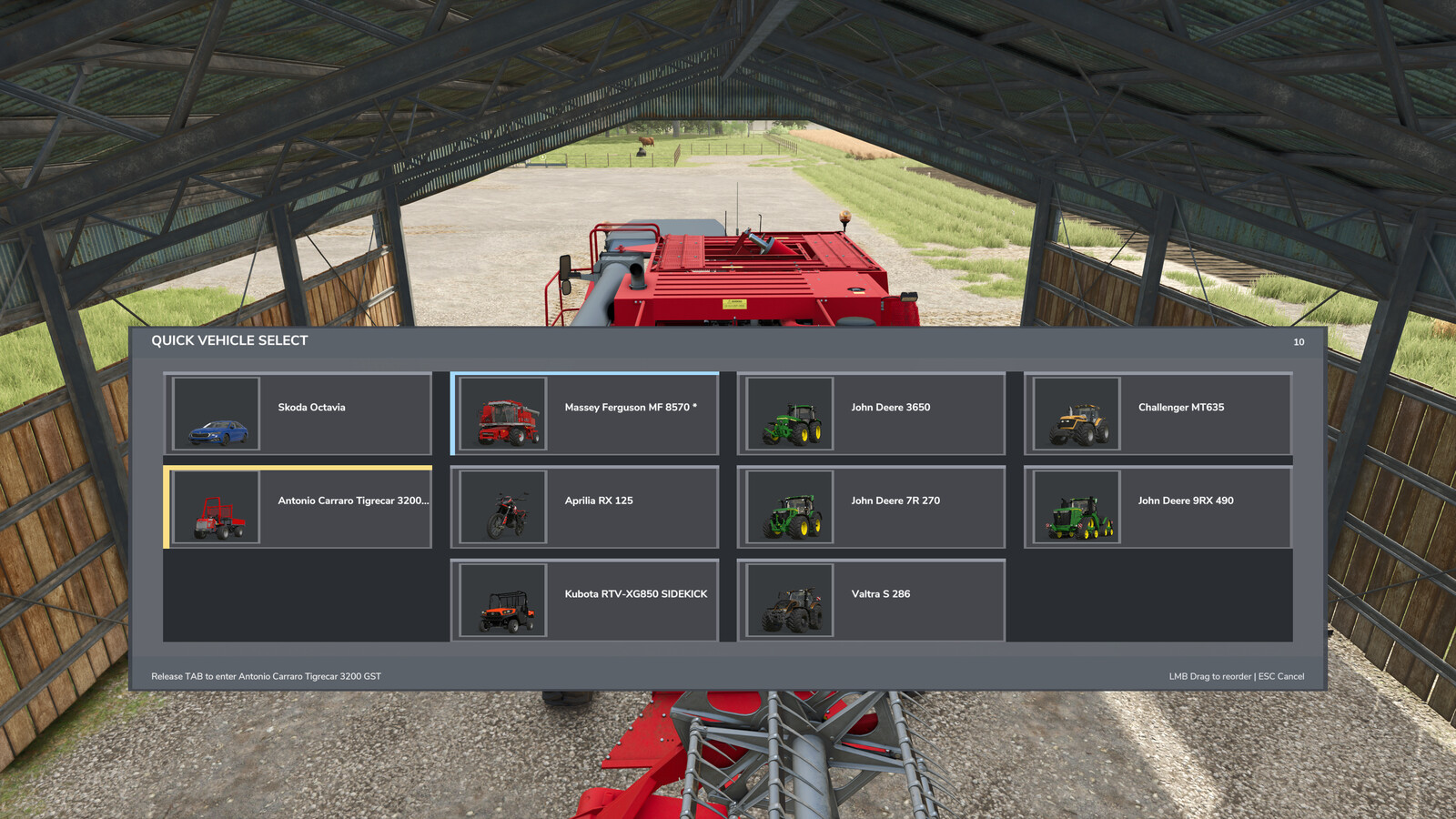
Task: Select the highlighted Antonio Carraro Tigrecar 3200 entry
Action: tap(300, 507)
